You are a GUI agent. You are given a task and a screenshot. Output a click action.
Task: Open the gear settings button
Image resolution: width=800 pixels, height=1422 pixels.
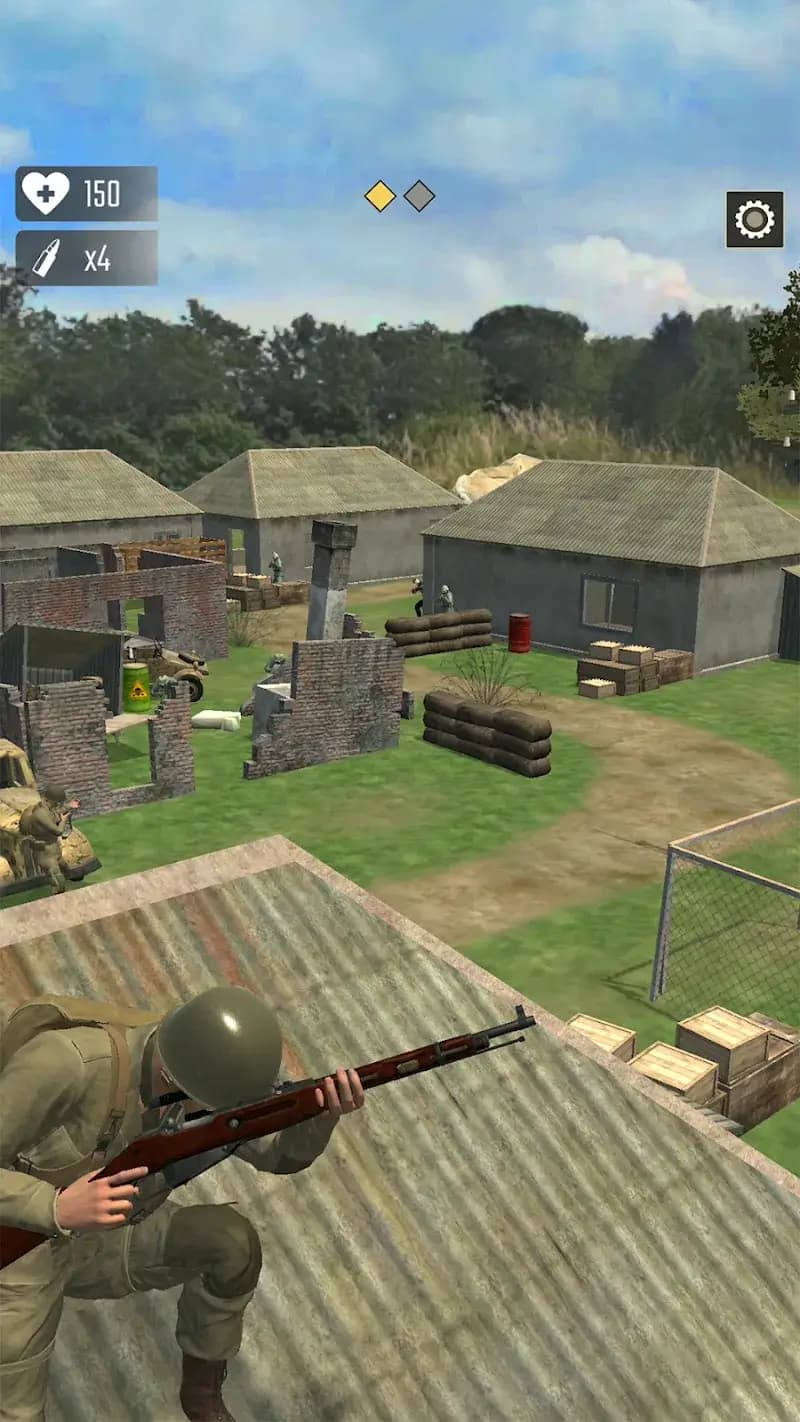754,219
